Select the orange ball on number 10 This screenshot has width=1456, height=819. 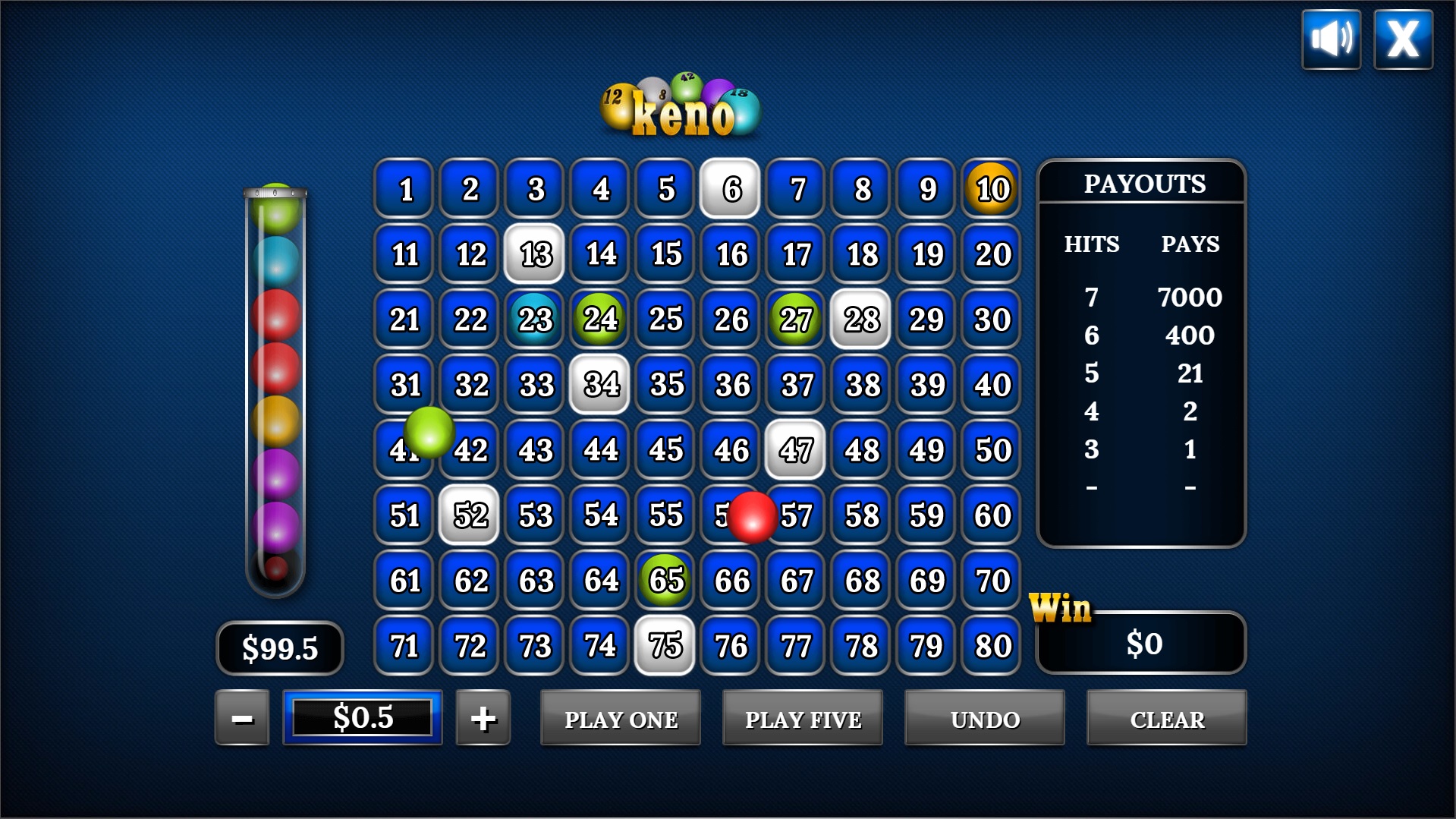pyautogui.click(x=990, y=189)
